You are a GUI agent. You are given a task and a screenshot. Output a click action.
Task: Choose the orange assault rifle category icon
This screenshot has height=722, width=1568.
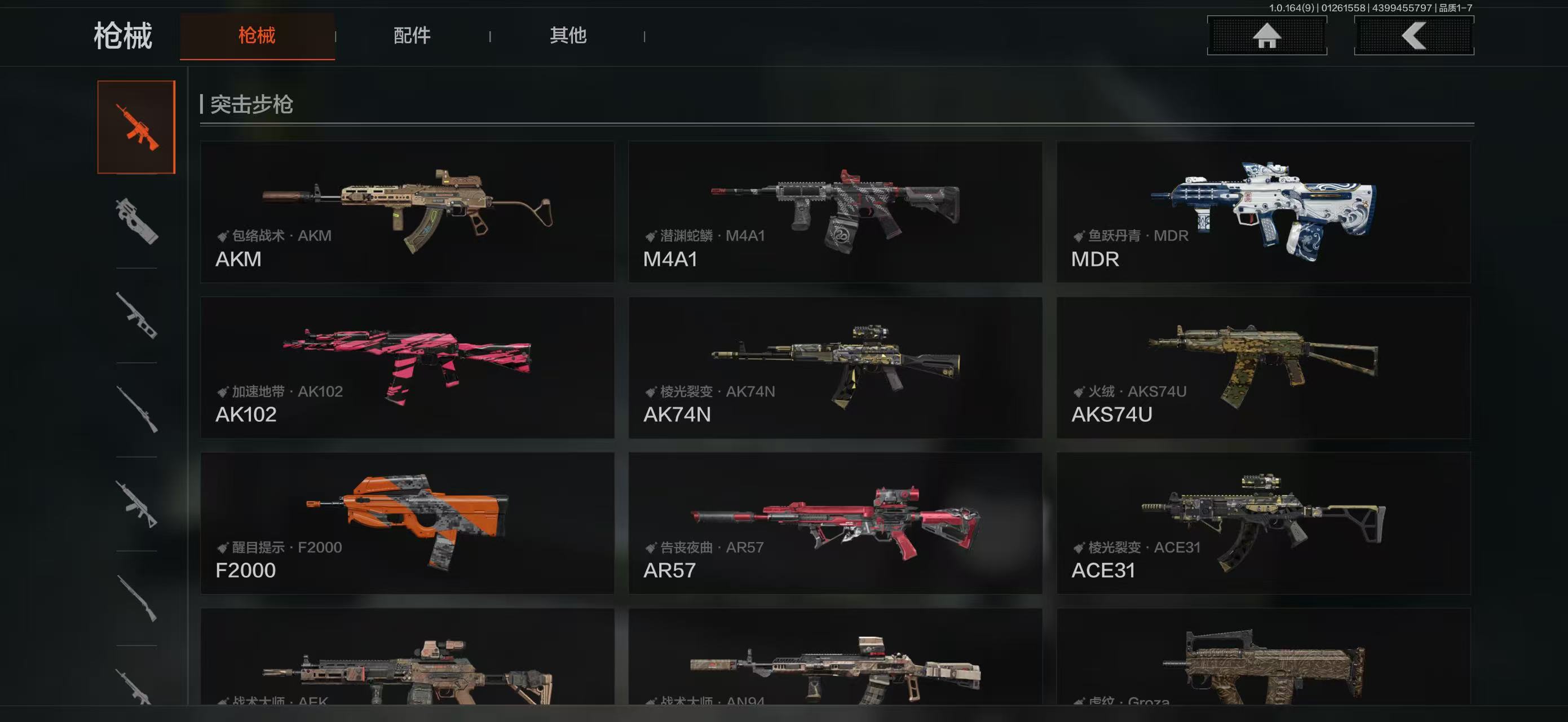tap(136, 127)
